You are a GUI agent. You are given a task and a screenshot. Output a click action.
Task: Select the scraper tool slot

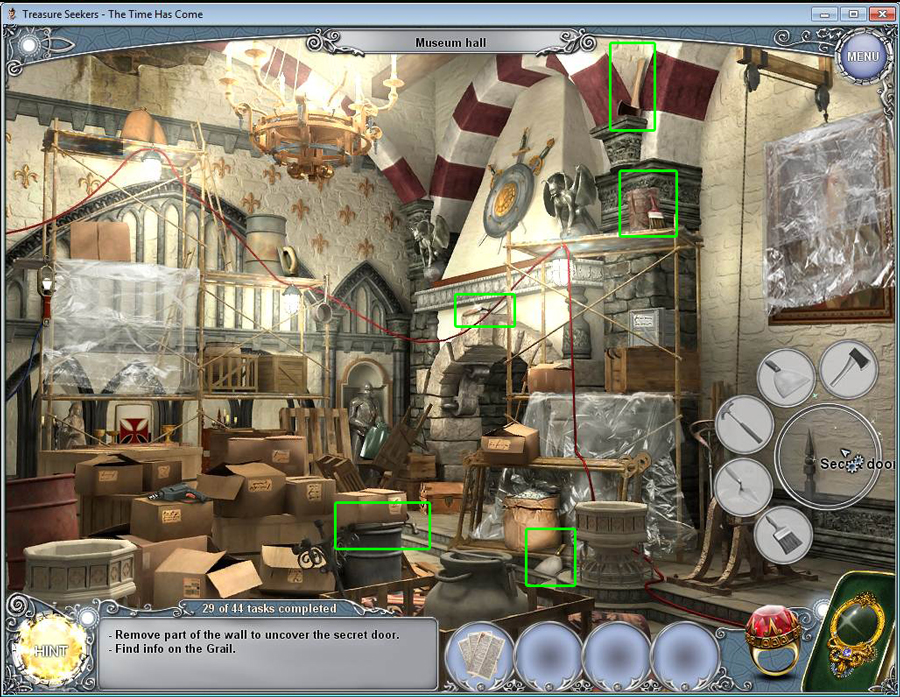pos(786,376)
